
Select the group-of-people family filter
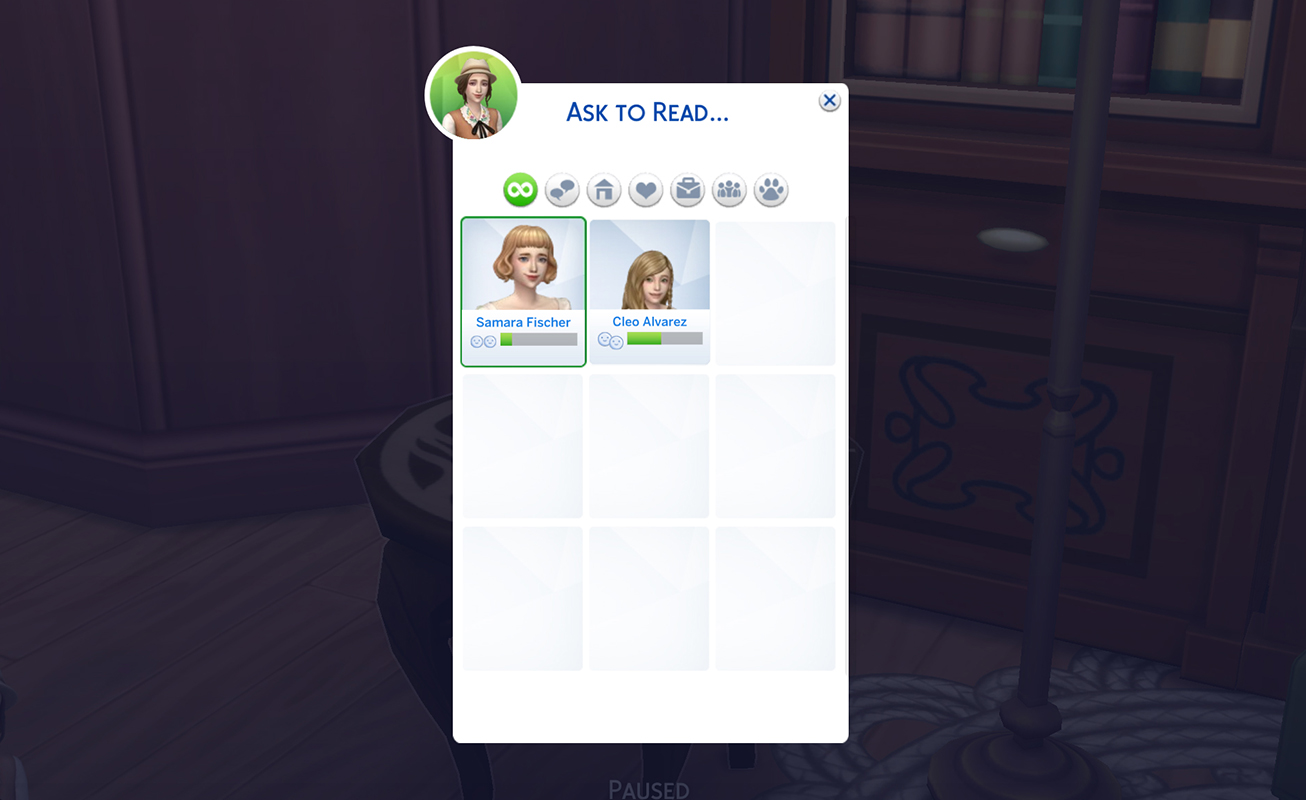coord(728,189)
